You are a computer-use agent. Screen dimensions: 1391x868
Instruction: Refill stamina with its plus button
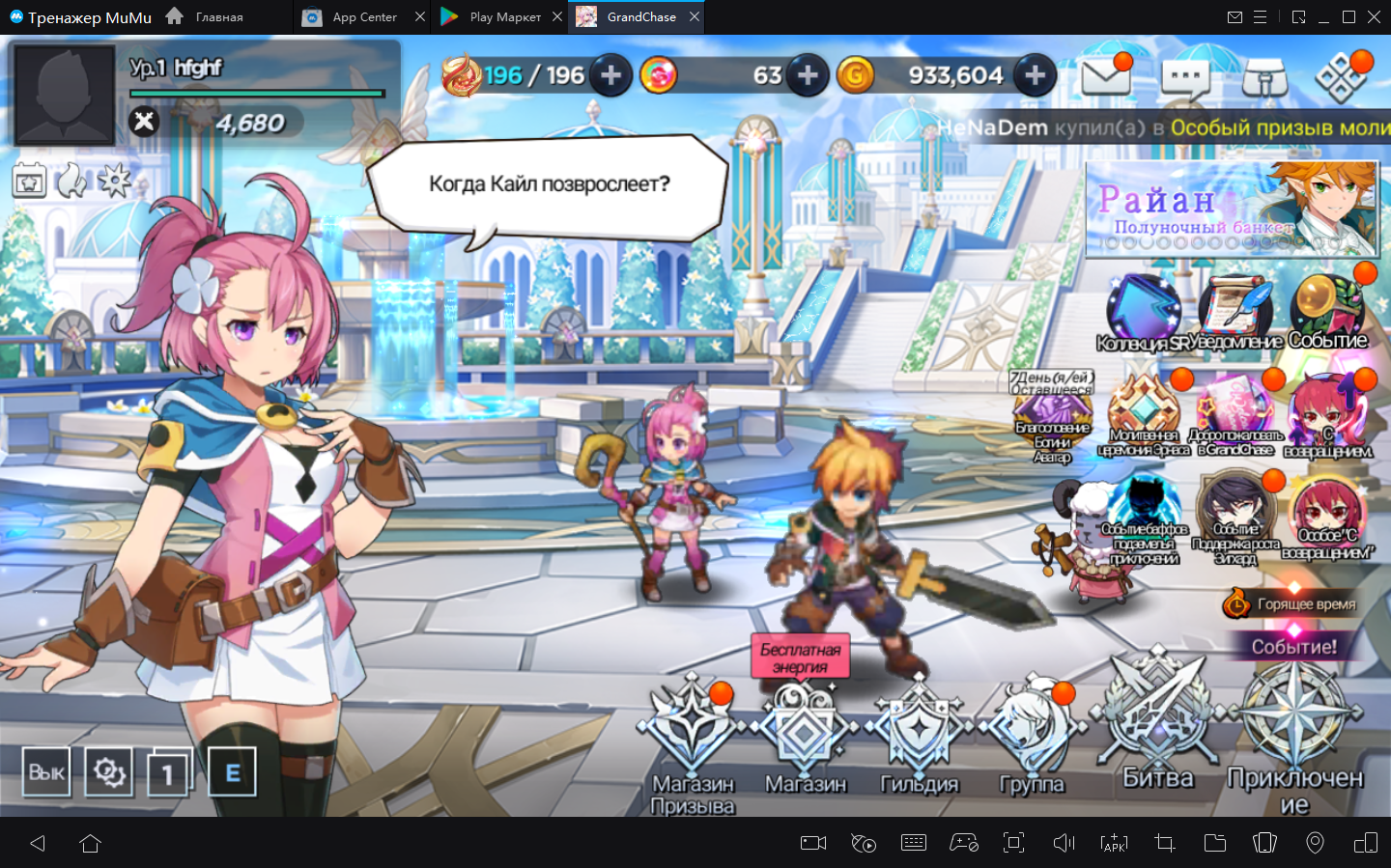click(611, 75)
